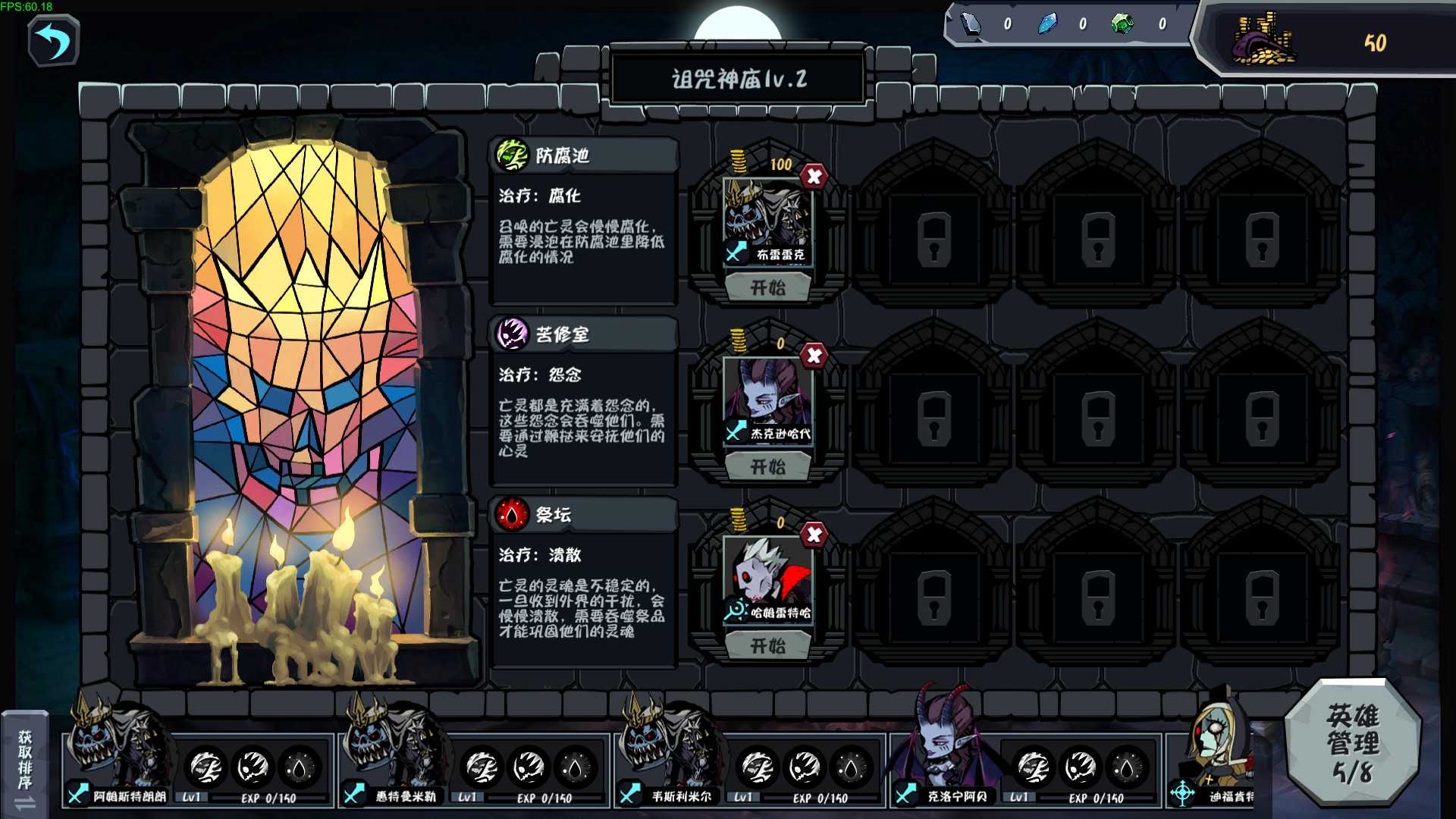Click the blue crystal resource icon
Screen dimensions: 1456x819
[x=1049, y=23]
